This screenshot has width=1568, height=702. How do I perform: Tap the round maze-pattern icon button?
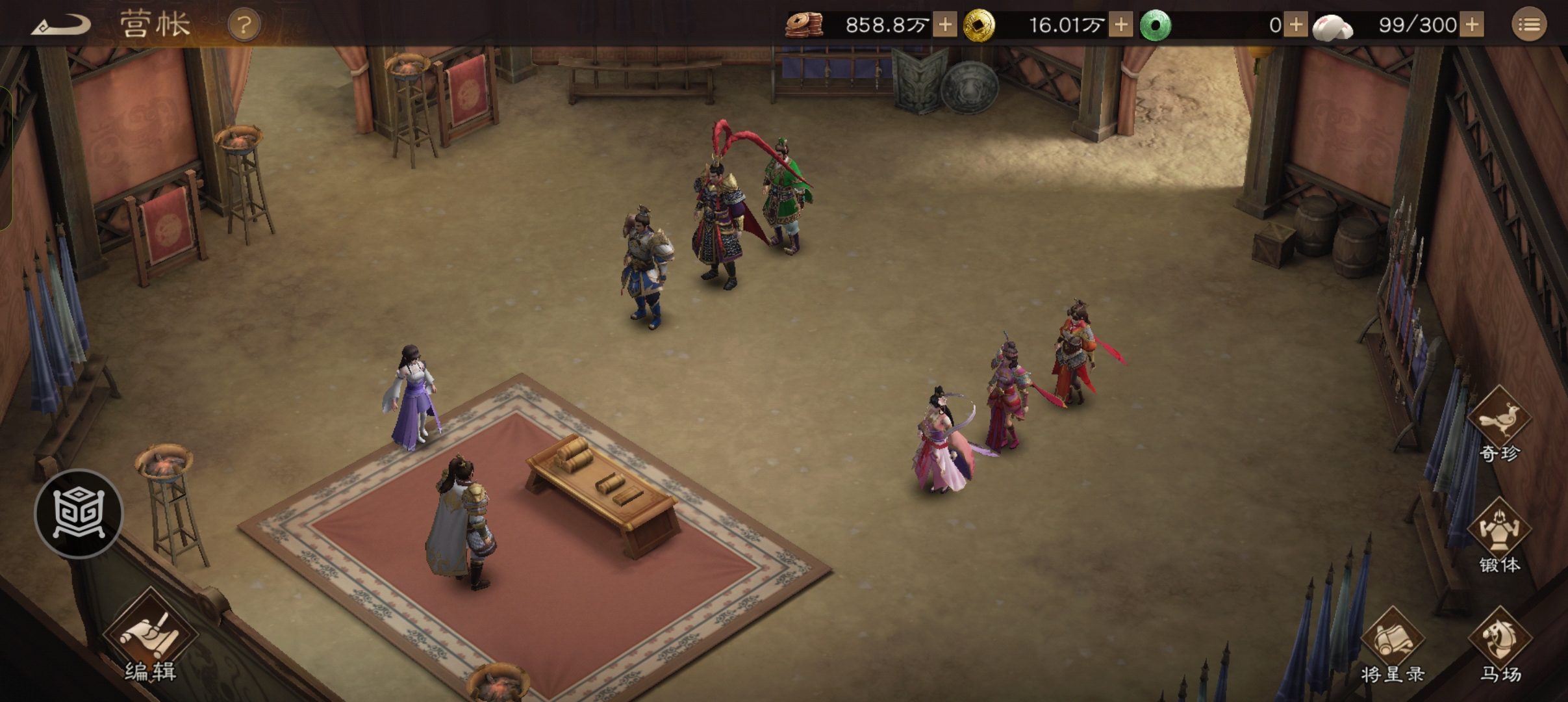click(79, 513)
